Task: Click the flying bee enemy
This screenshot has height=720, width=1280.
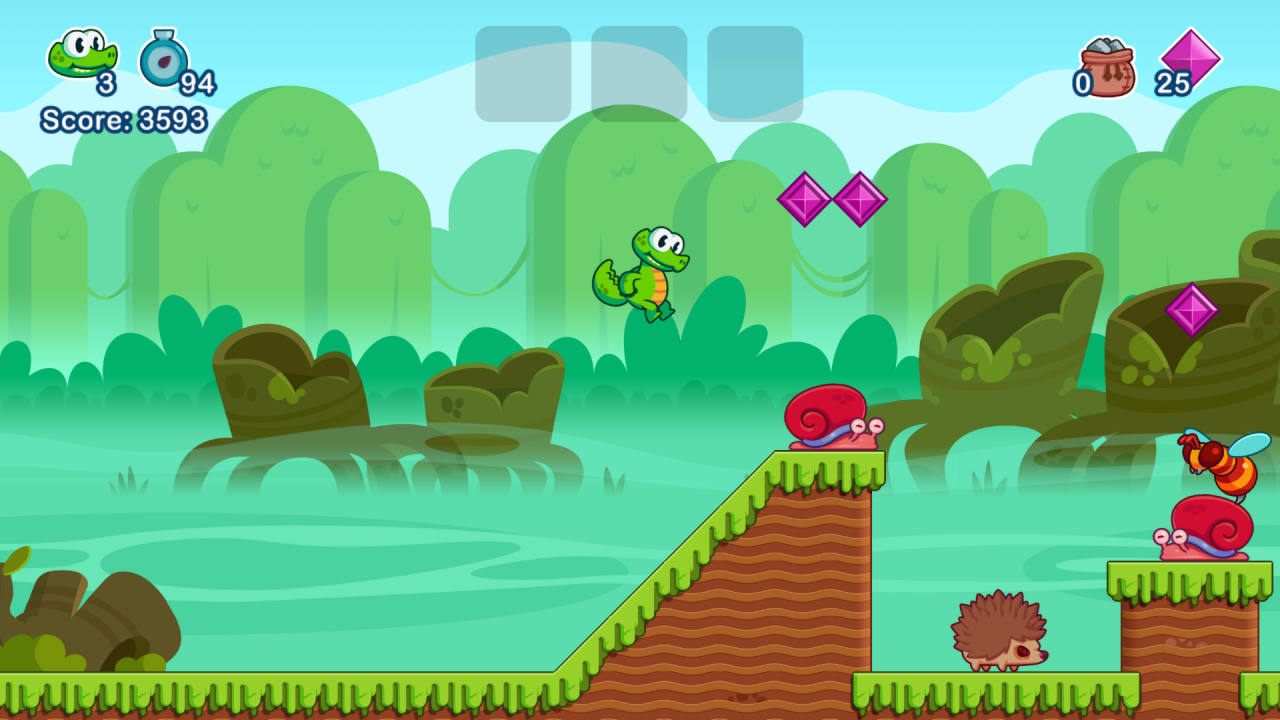Action: click(1222, 465)
